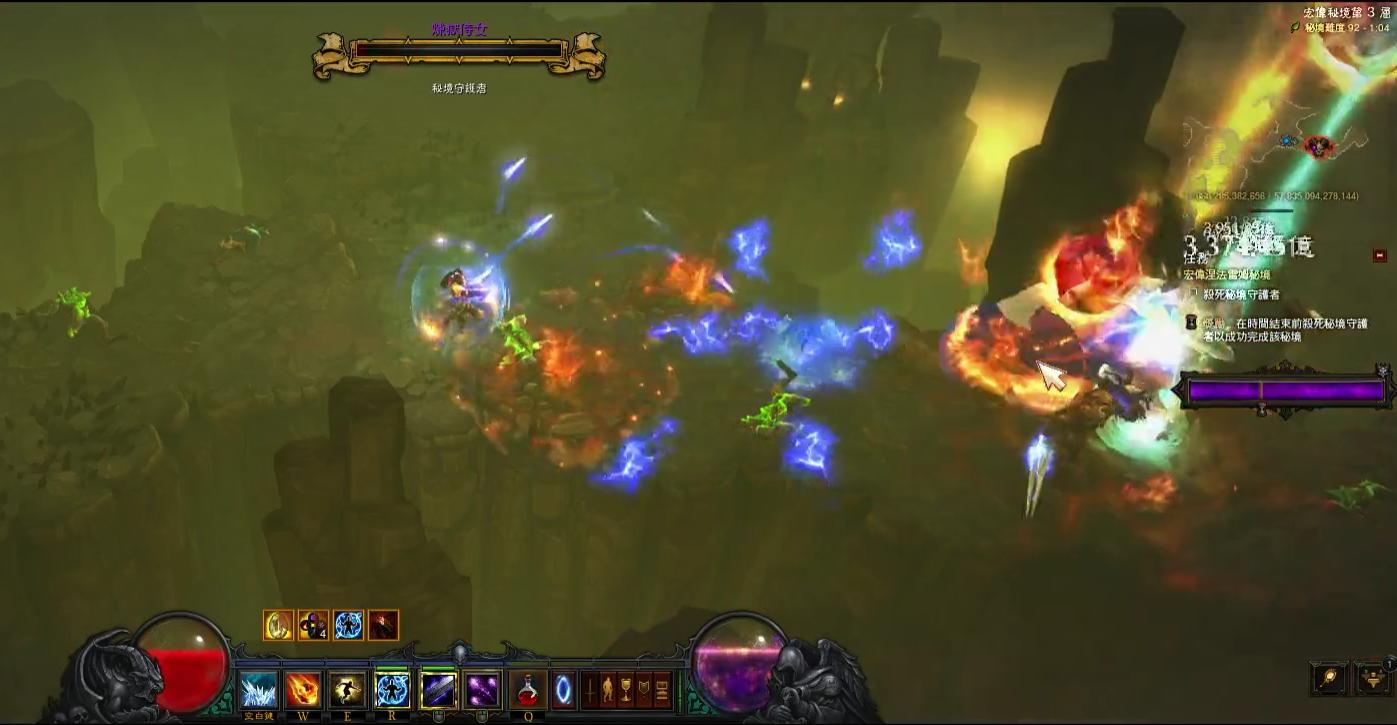
Task: Click the dark red portrait buff icon
Action: pos(383,625)
